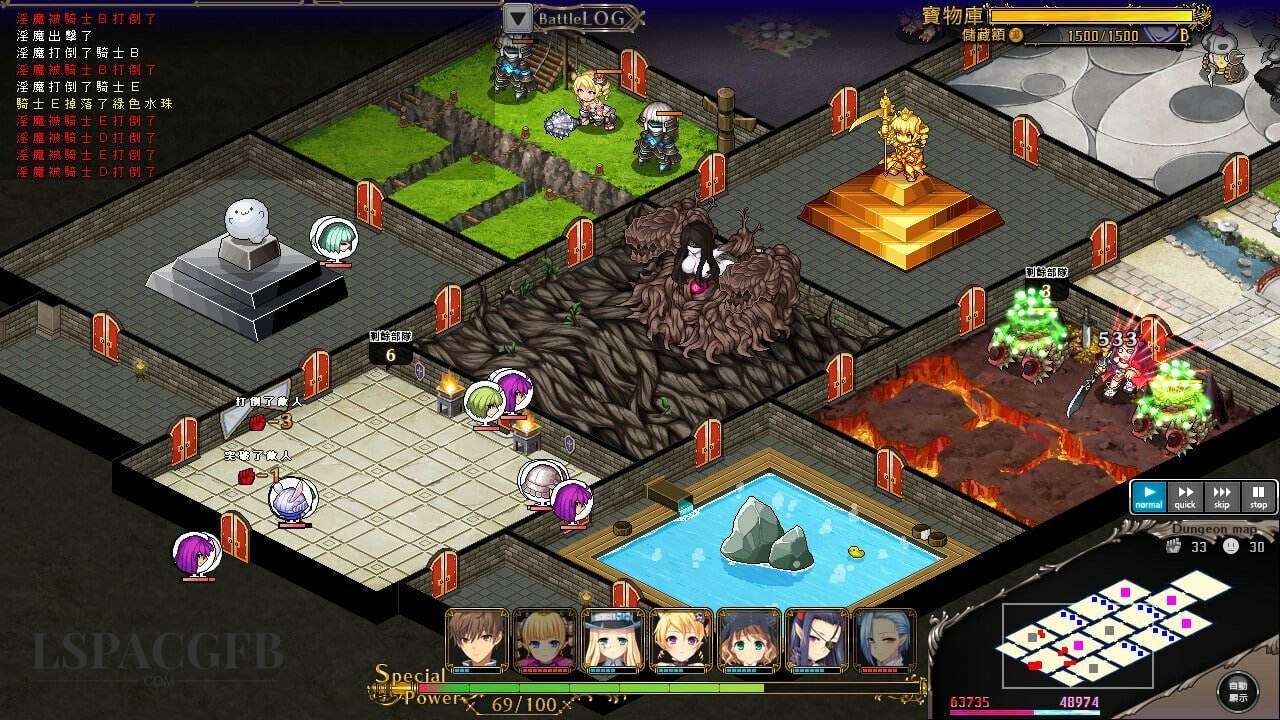Viewport: 1280px width, 720px height.
Task: Select the brown-haired boy portrait
Action: point(477,640)
